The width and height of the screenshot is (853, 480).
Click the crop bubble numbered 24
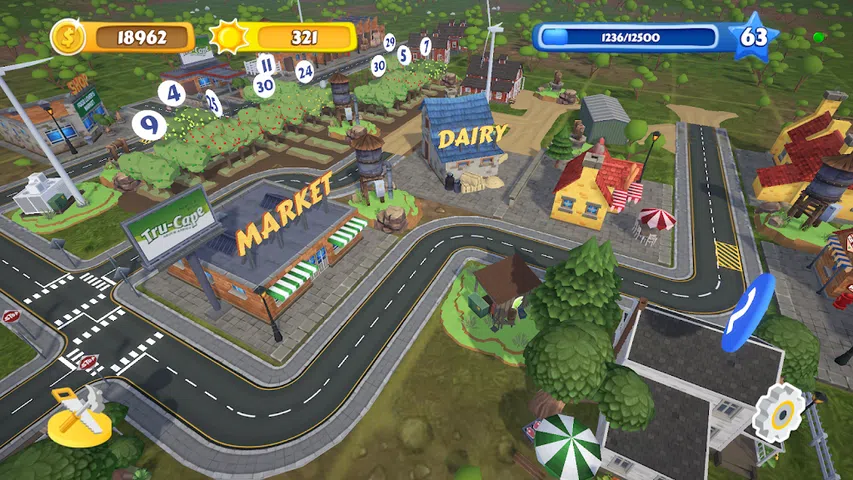tap(305, 72)
